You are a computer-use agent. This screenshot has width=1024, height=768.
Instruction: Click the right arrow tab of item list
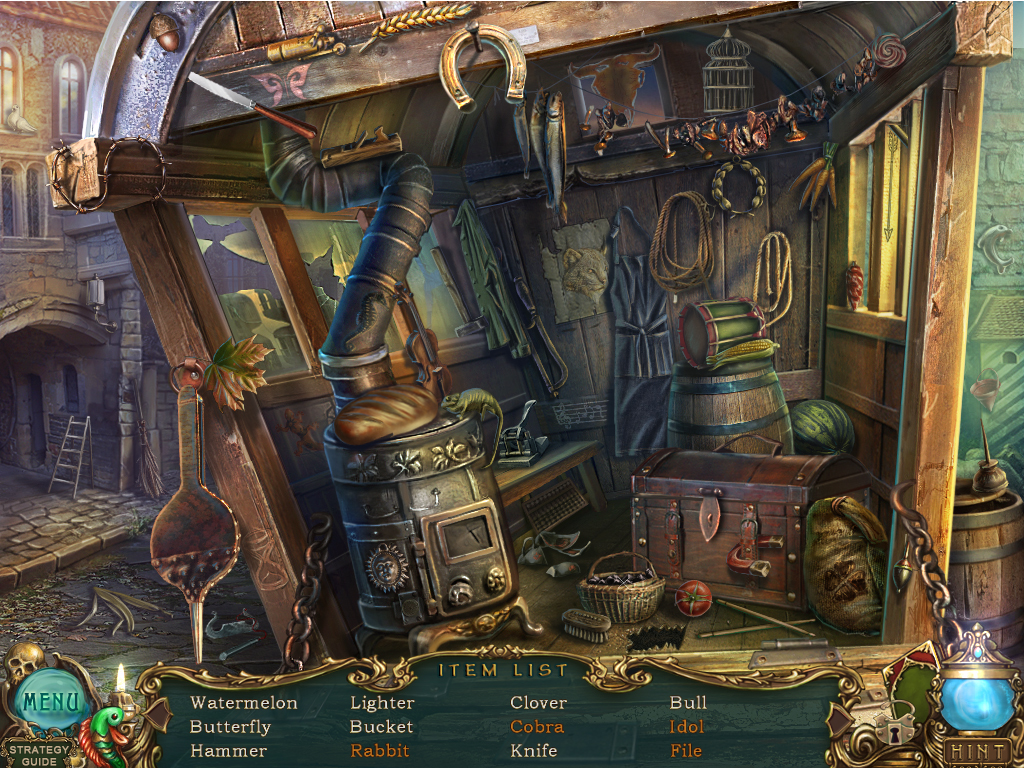tap(838, 718)
